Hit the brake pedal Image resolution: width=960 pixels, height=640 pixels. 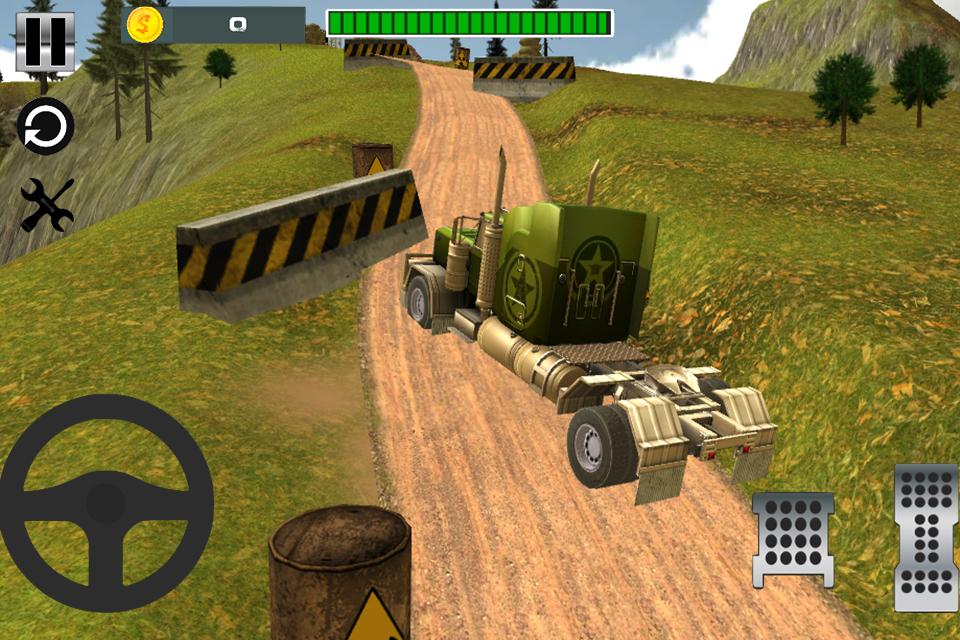coord(793,538)
